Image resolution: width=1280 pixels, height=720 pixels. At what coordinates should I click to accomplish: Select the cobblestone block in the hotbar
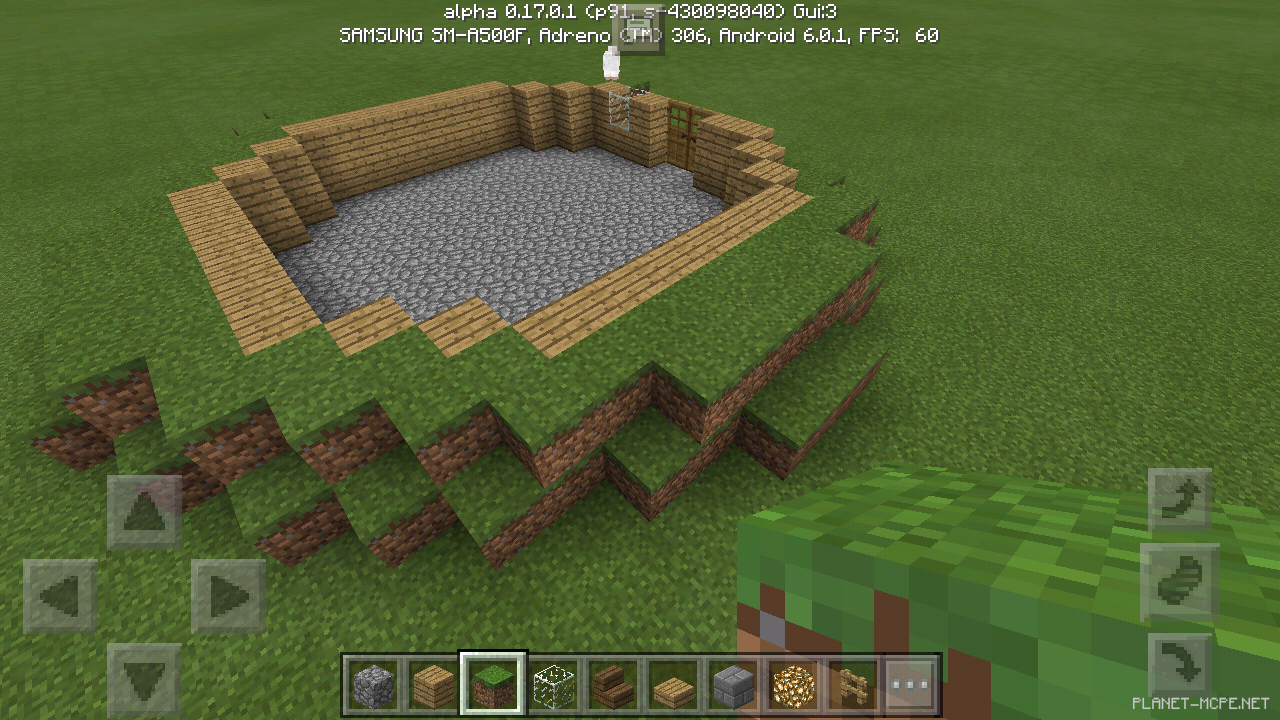point(375,685)
